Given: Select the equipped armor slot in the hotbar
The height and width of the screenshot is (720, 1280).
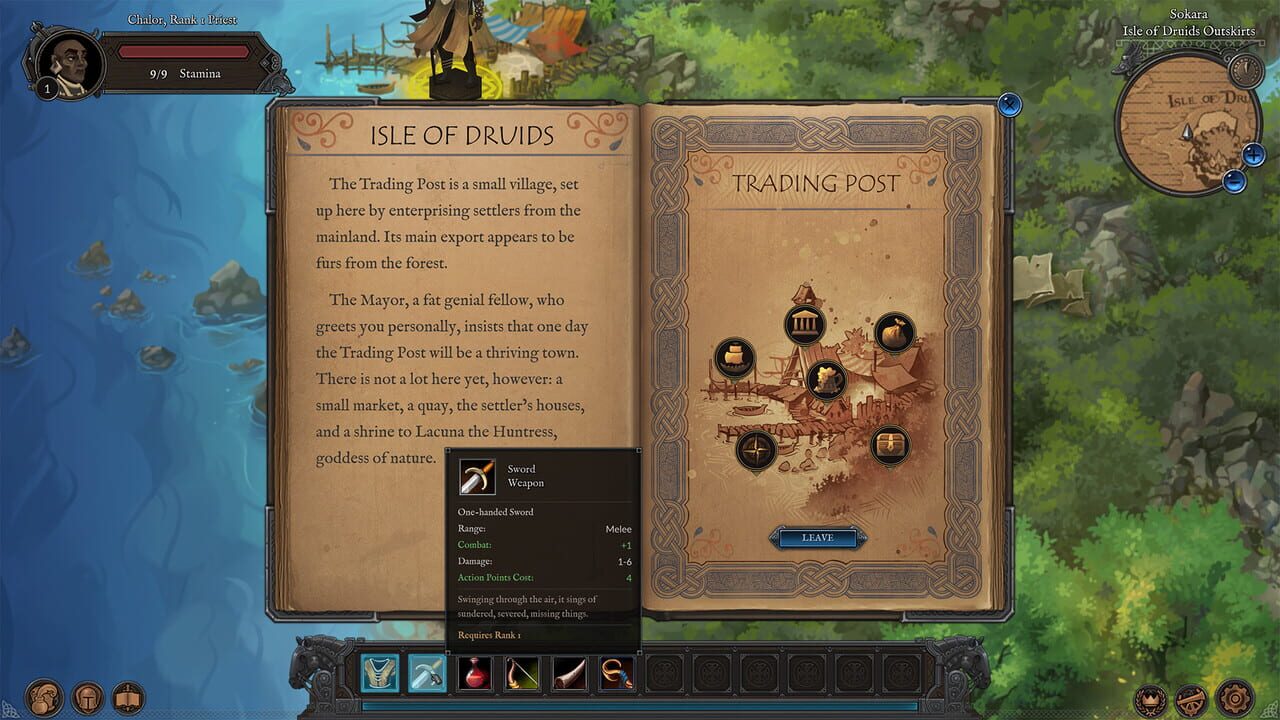Looking at the screenshot, I should 378,672.
